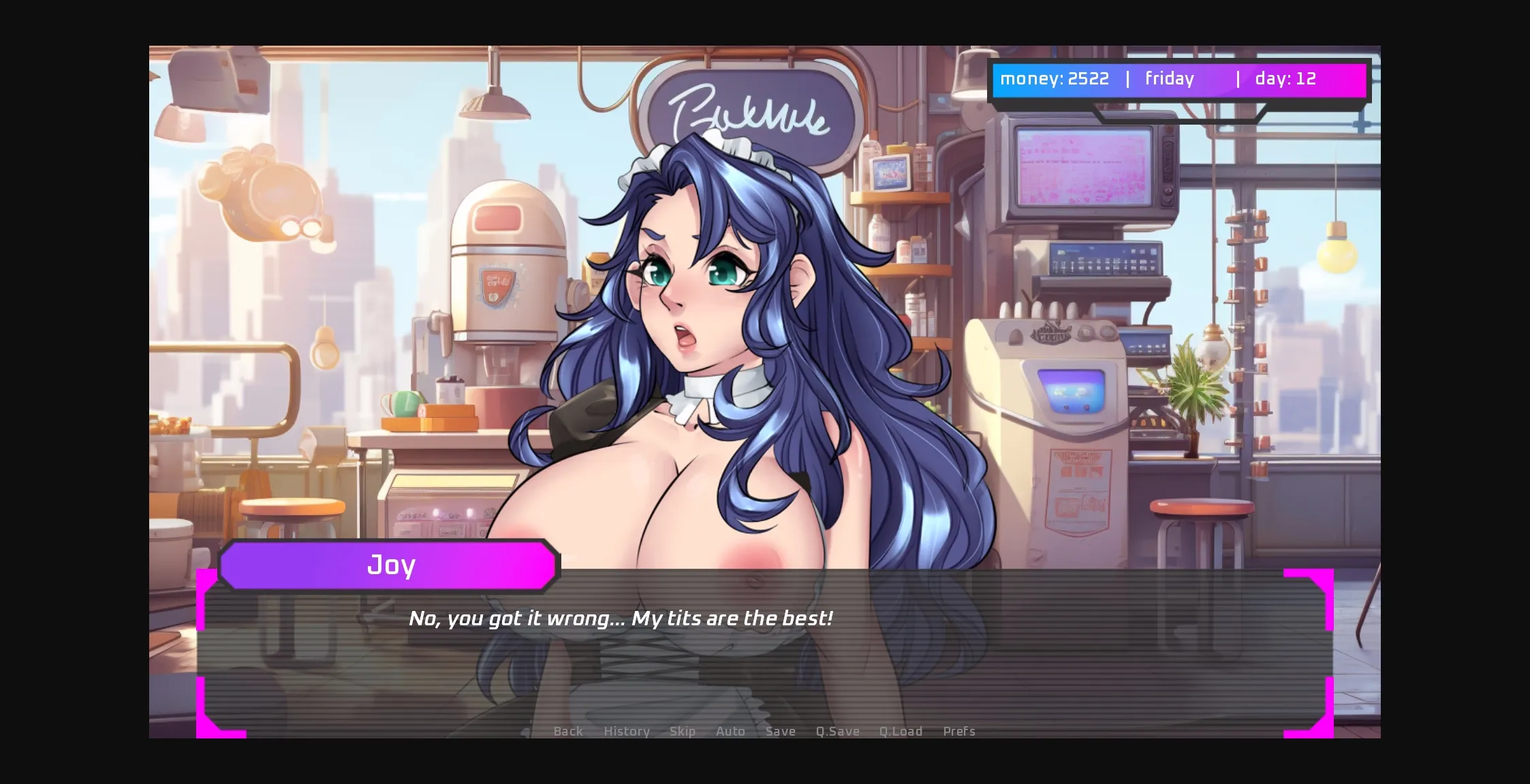This screenshot has height=784, width=1530.
Task: Toggle Auto-advance dialogue mode
Action: pyautogui.click(x=730, y=731)
